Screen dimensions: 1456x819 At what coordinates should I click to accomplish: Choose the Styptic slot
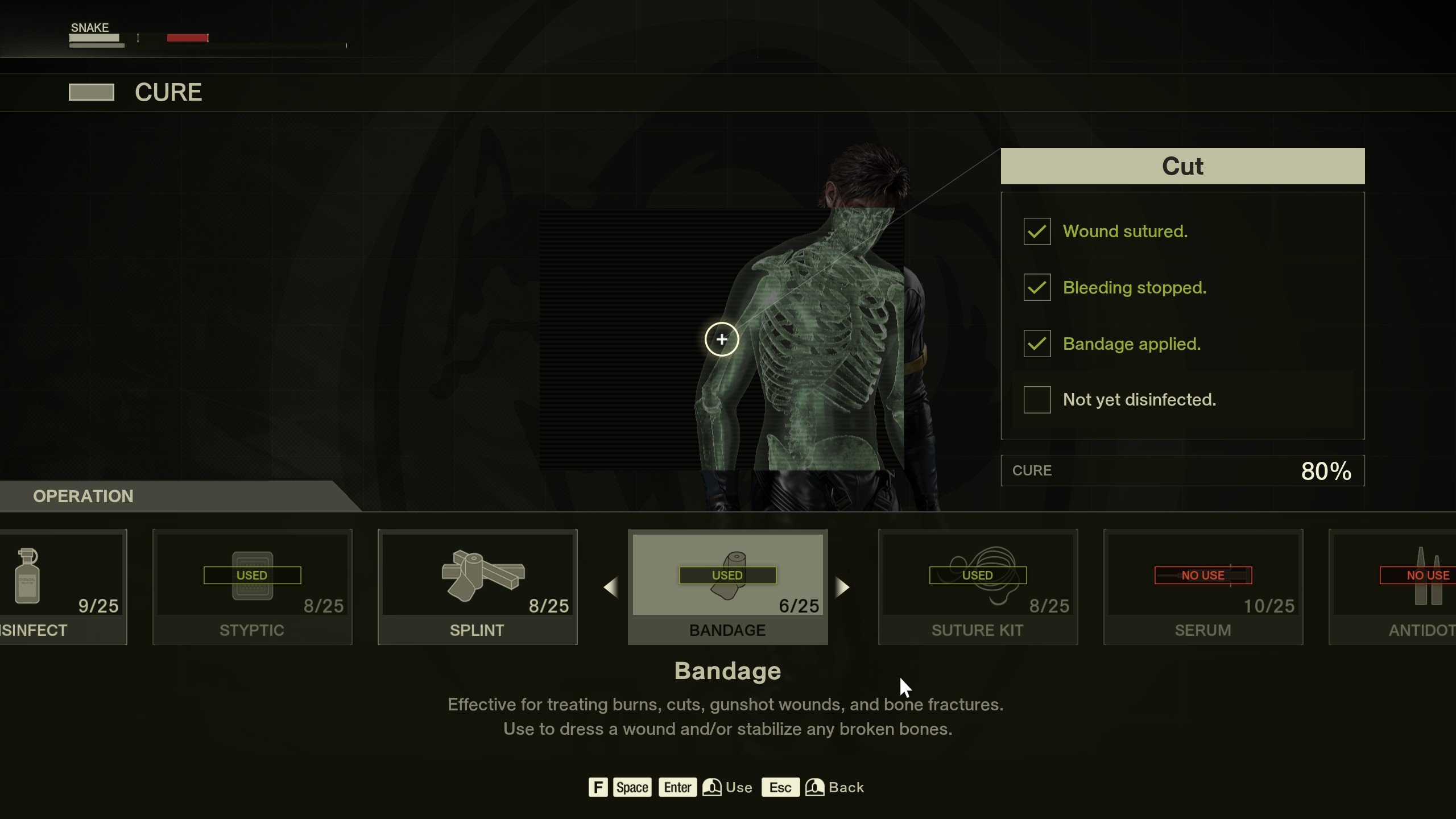coord(252,586)
